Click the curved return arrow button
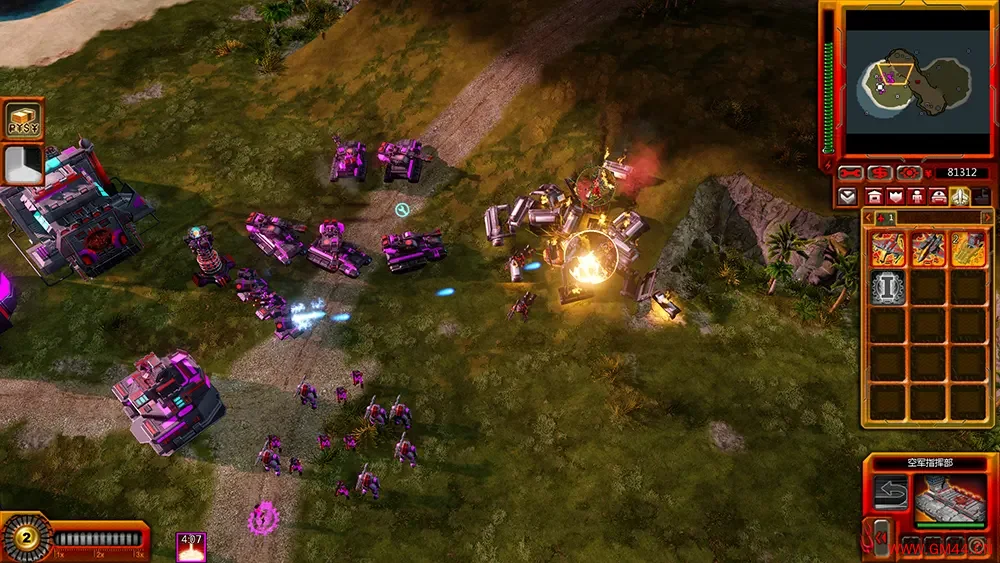 (x=890, y=492)
